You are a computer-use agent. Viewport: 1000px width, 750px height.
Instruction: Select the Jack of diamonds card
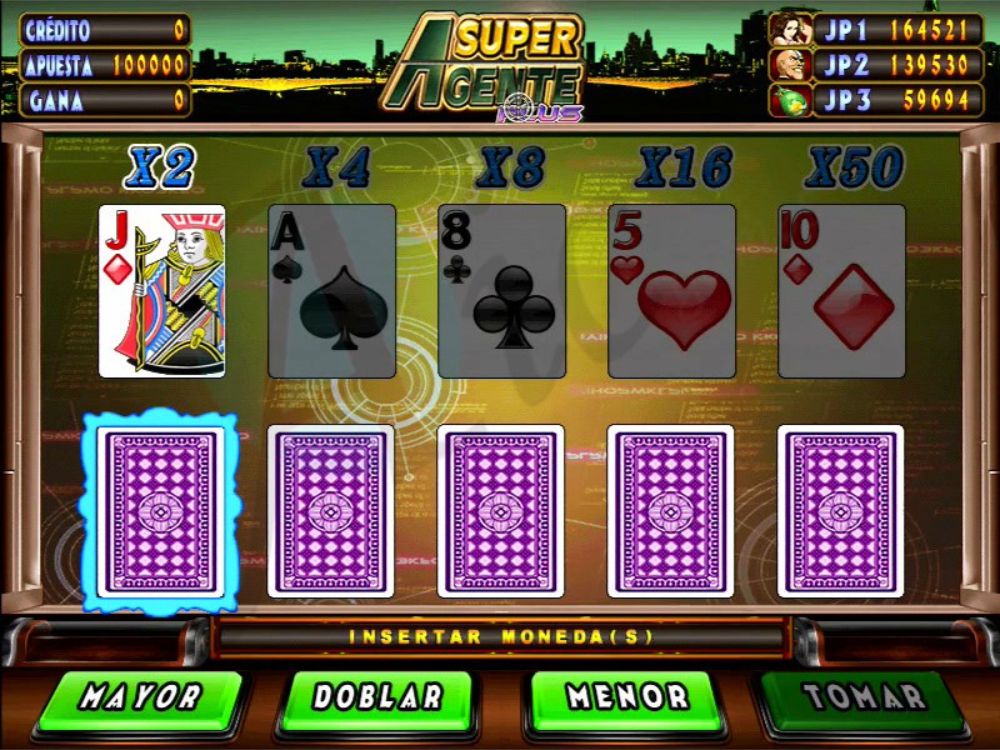tap(162, 291)
